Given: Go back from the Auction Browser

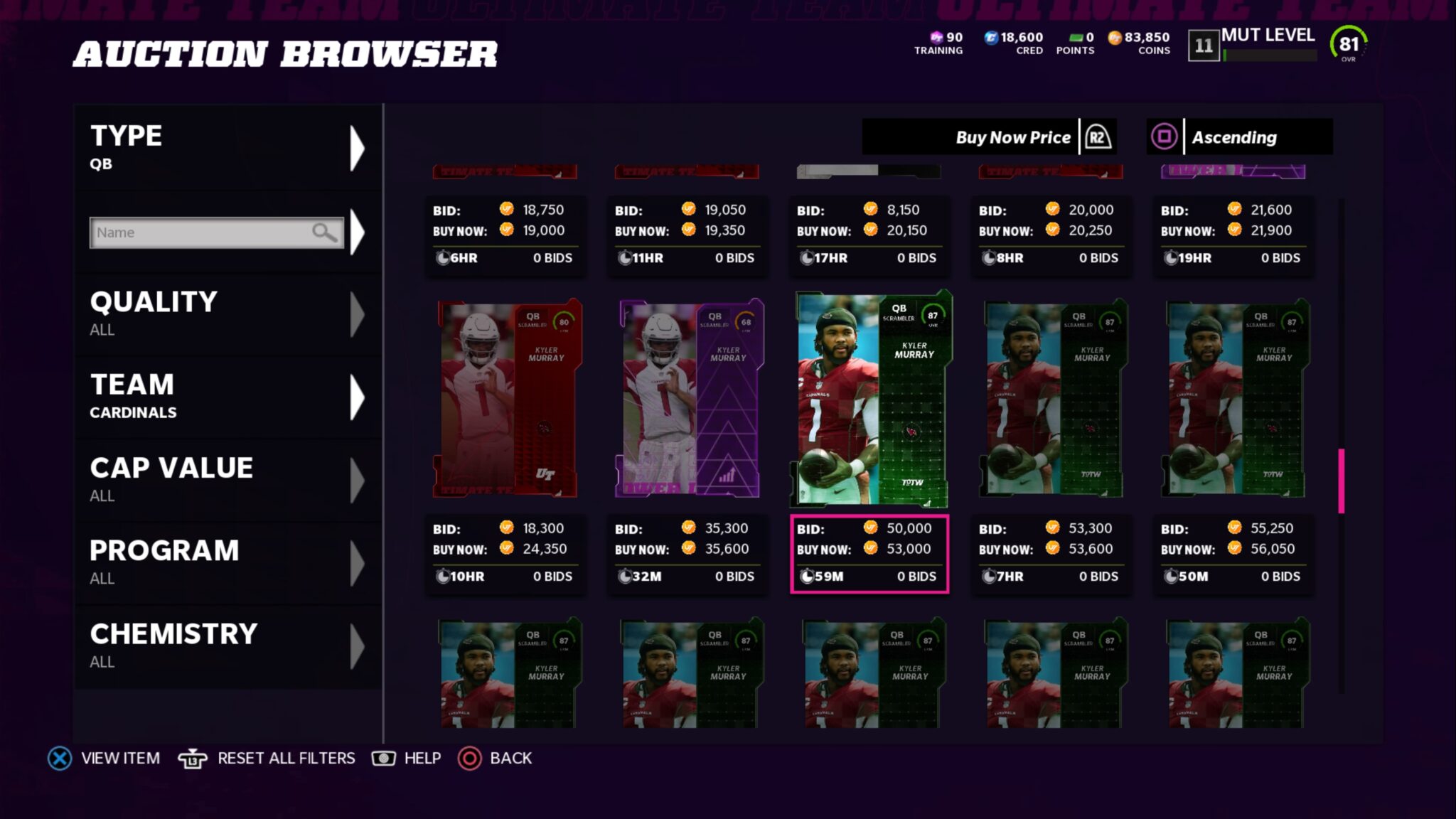Looking at the screenshot, I should tap(496, 759).
